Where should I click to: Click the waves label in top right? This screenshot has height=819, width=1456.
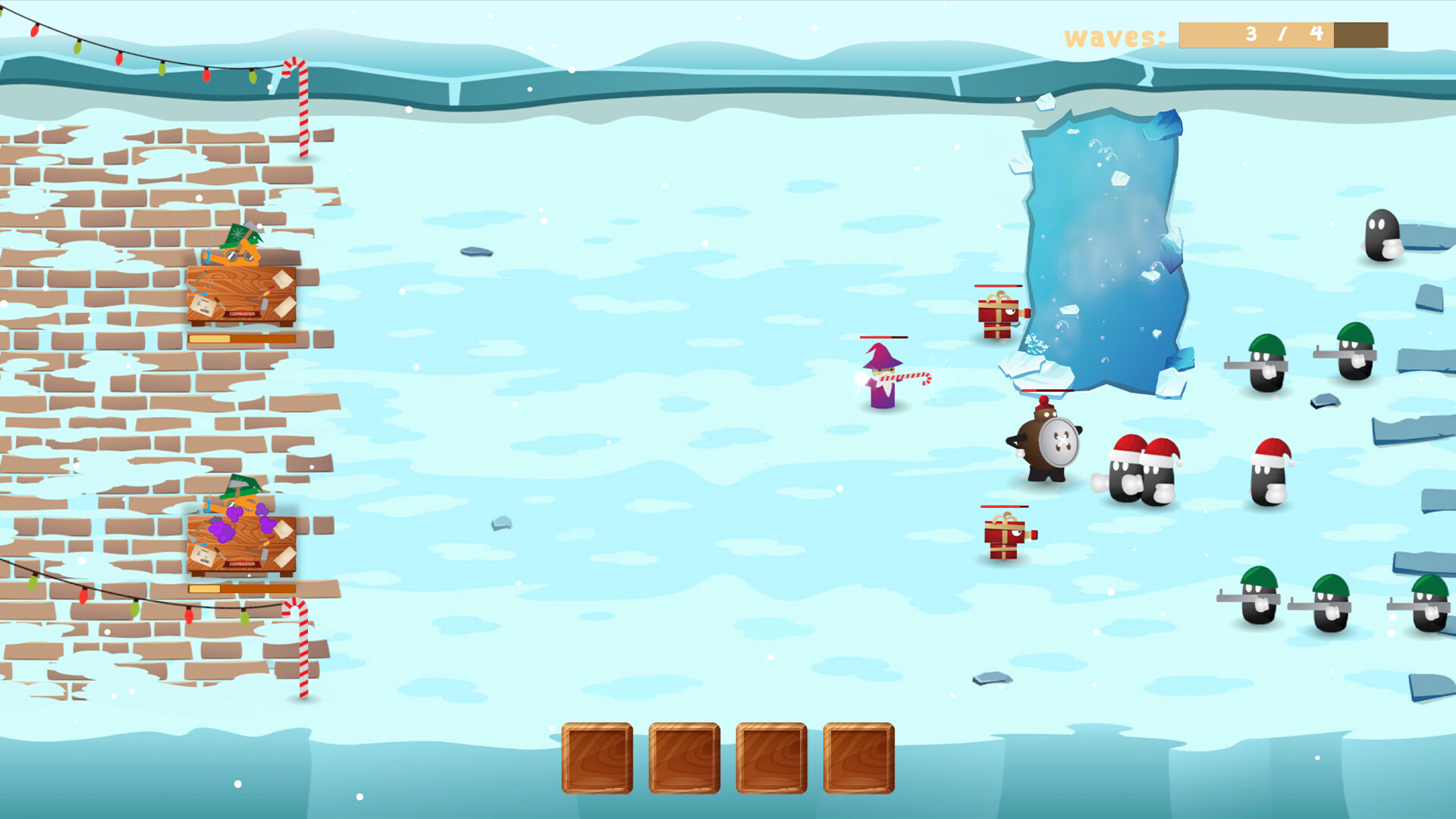coord(1115,34)
